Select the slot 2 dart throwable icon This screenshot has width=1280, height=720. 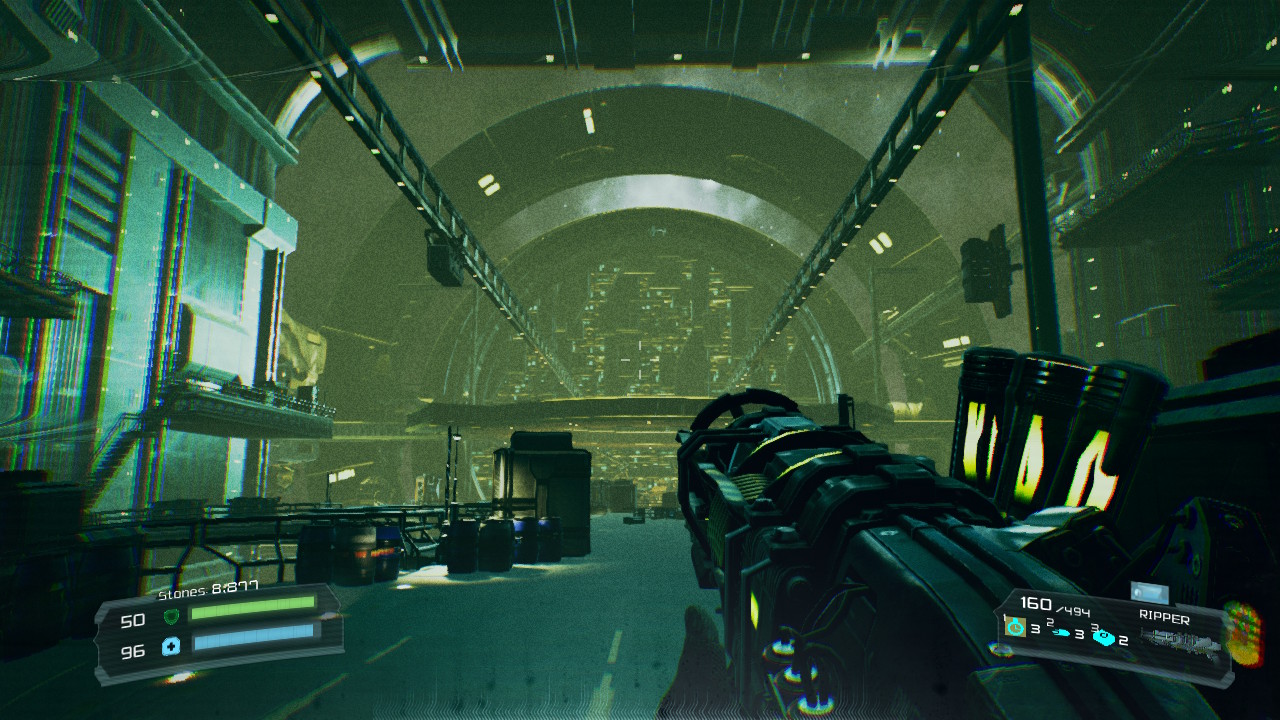[1061, 632]
